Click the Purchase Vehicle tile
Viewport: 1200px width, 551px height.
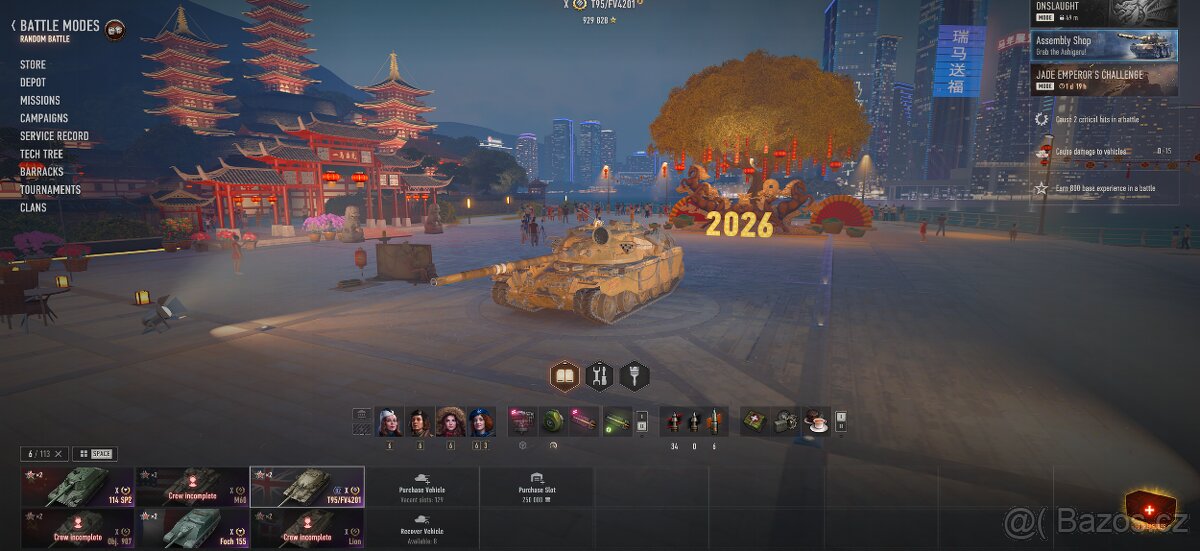(x=422, y=487)
